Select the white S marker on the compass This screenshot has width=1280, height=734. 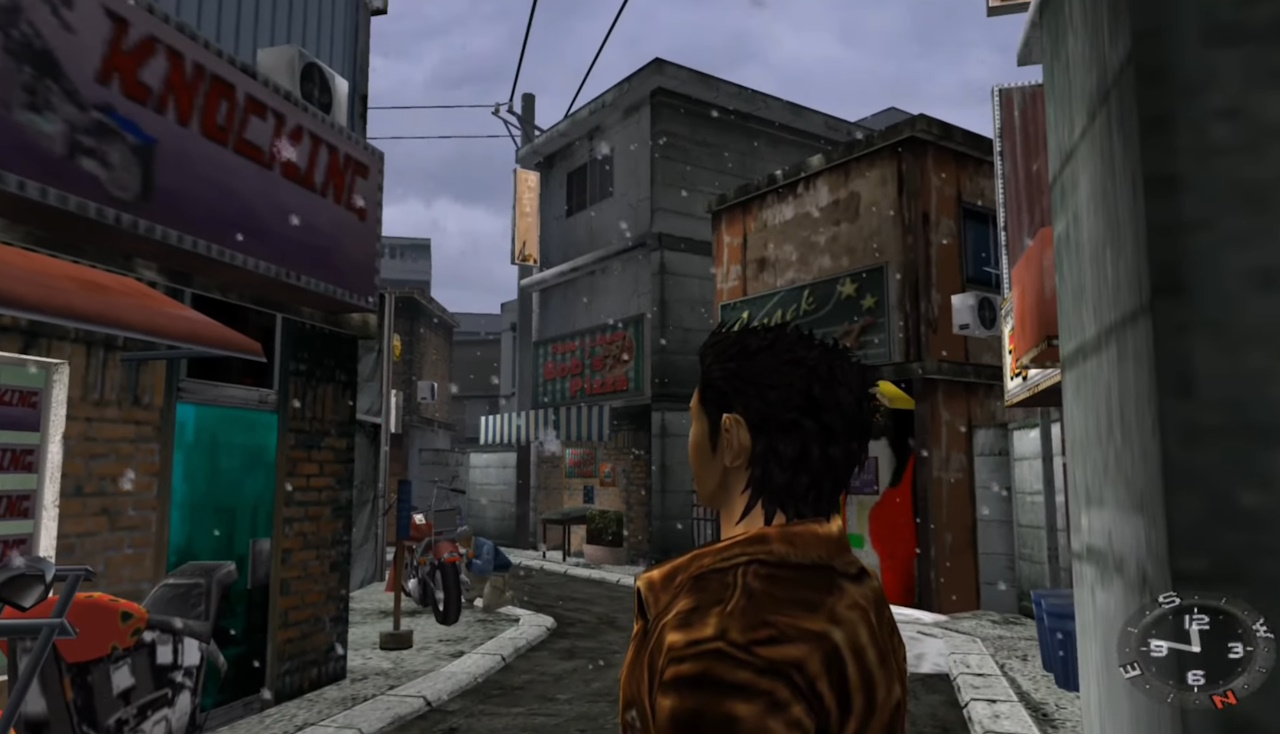[1169, 599]
